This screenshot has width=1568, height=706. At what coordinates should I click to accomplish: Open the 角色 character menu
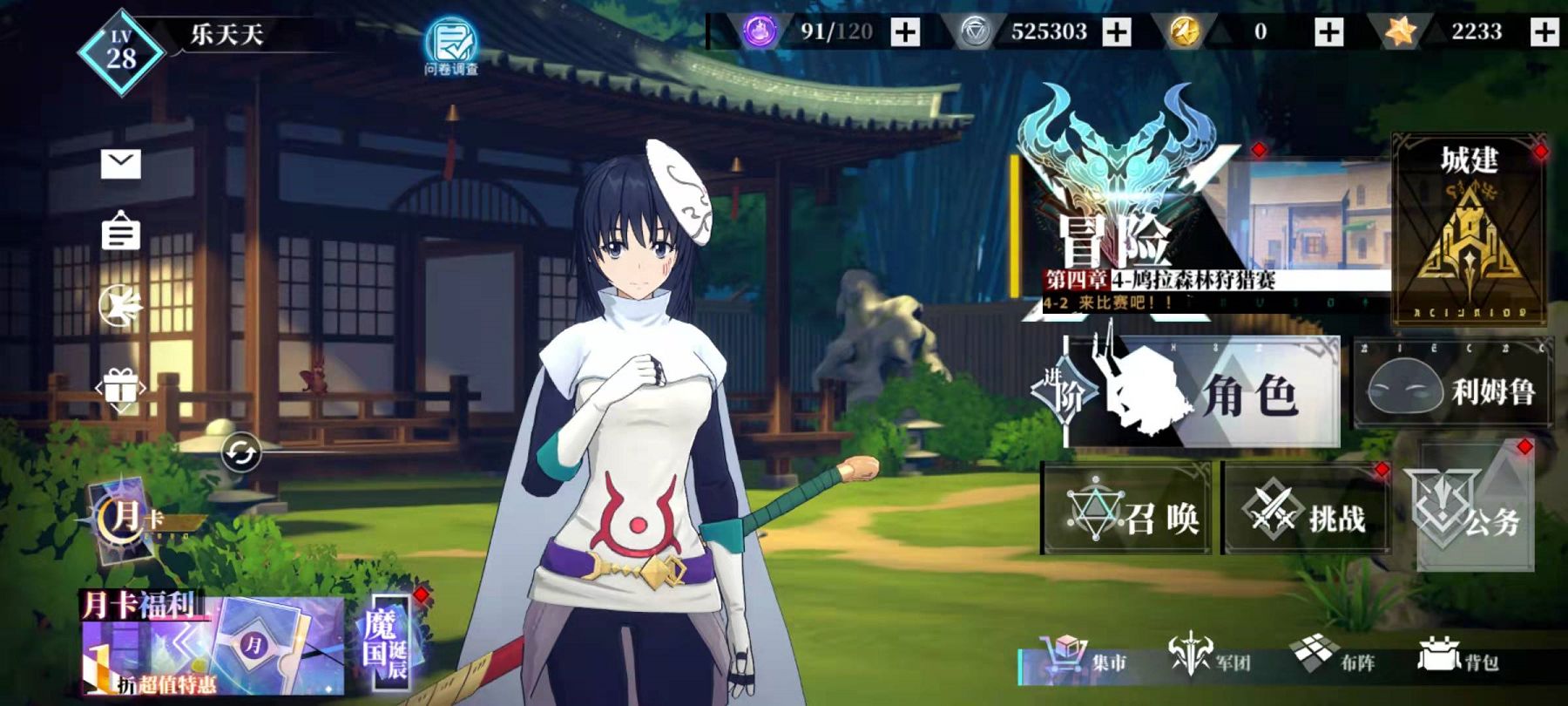click(x=1202, y=392)
